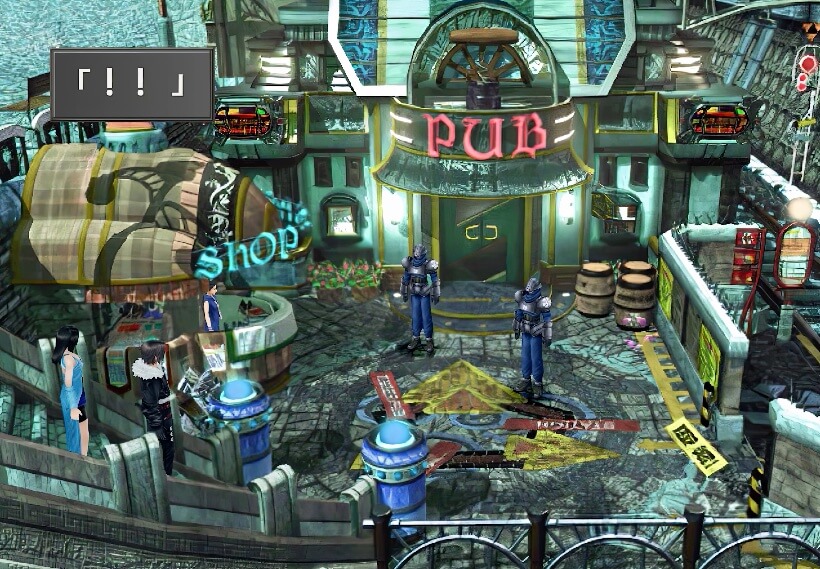Viewport: 820px width, 569px height.
Task: Advance the "!!" dialogue box
Action: click(132, 84)
